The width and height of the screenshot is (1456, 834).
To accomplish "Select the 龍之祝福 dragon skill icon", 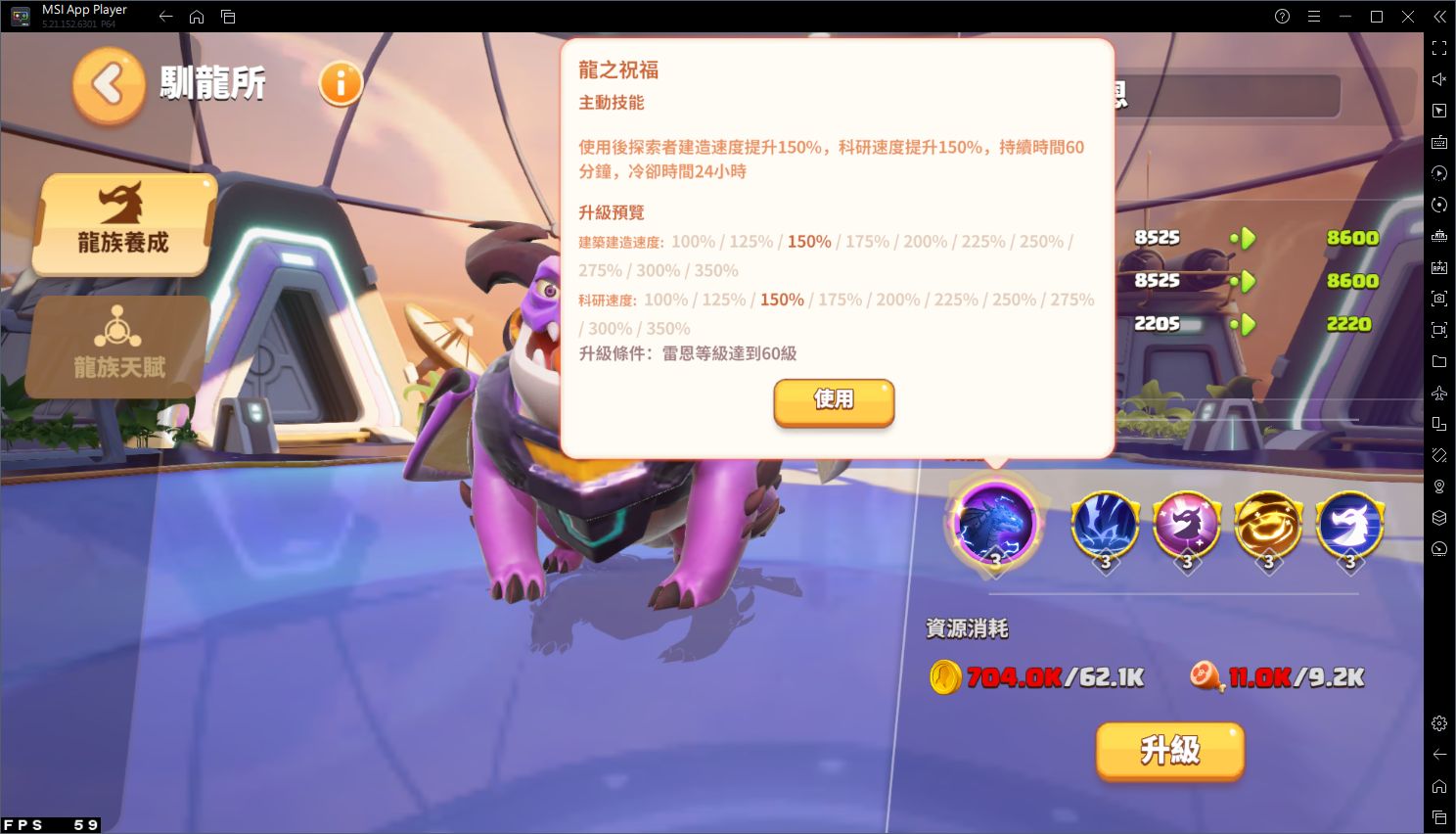I will tap(996, 522).
